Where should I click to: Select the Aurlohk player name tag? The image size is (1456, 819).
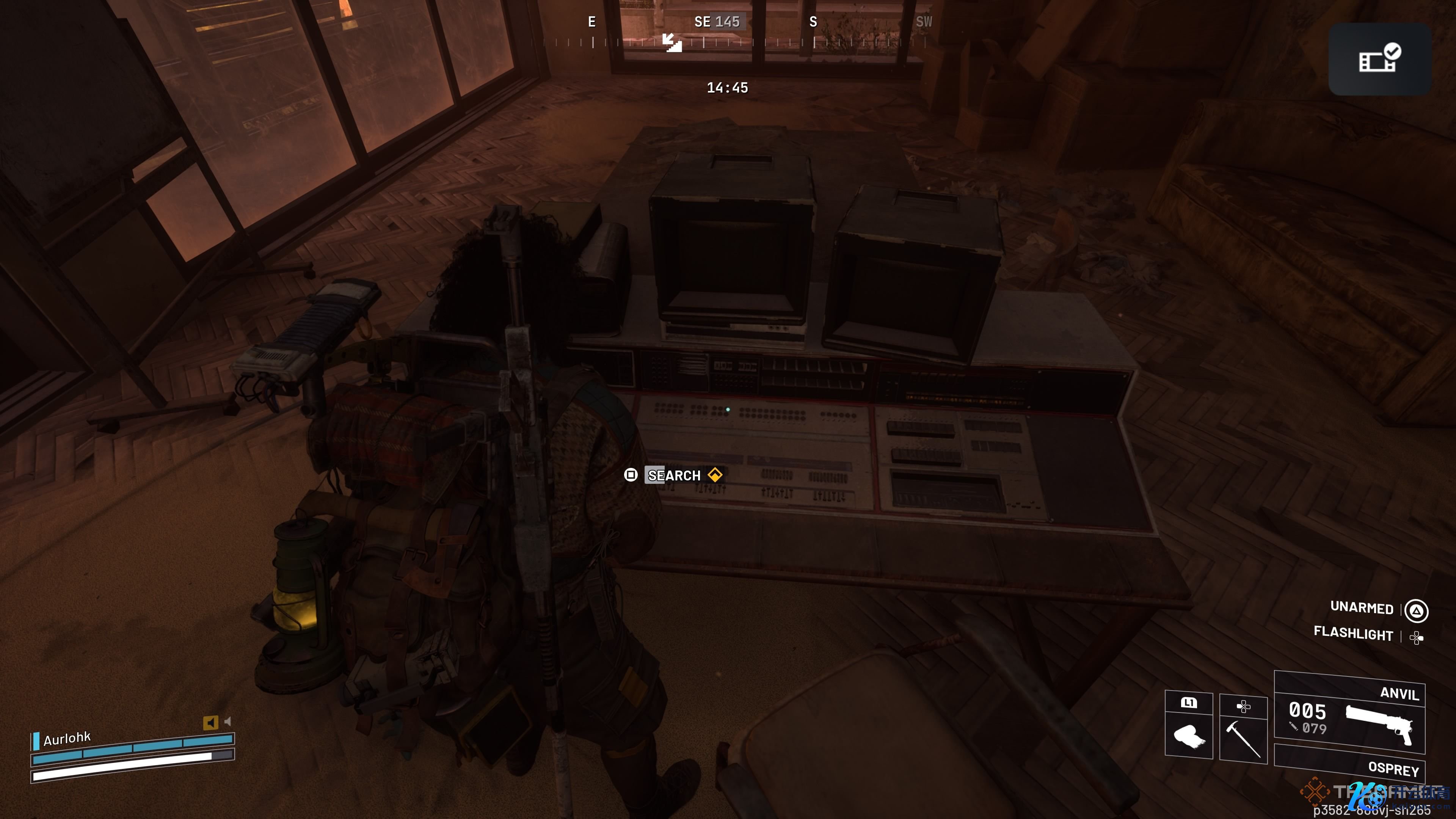coord(67,739)
